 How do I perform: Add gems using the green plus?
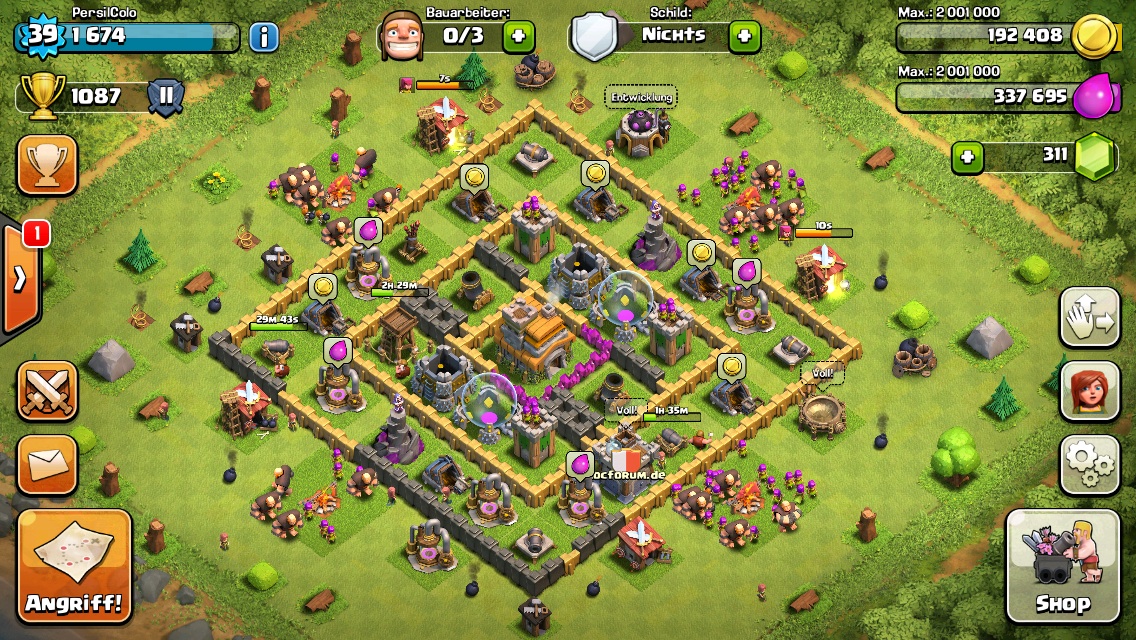pyautogui.click(x=965, y=156)
